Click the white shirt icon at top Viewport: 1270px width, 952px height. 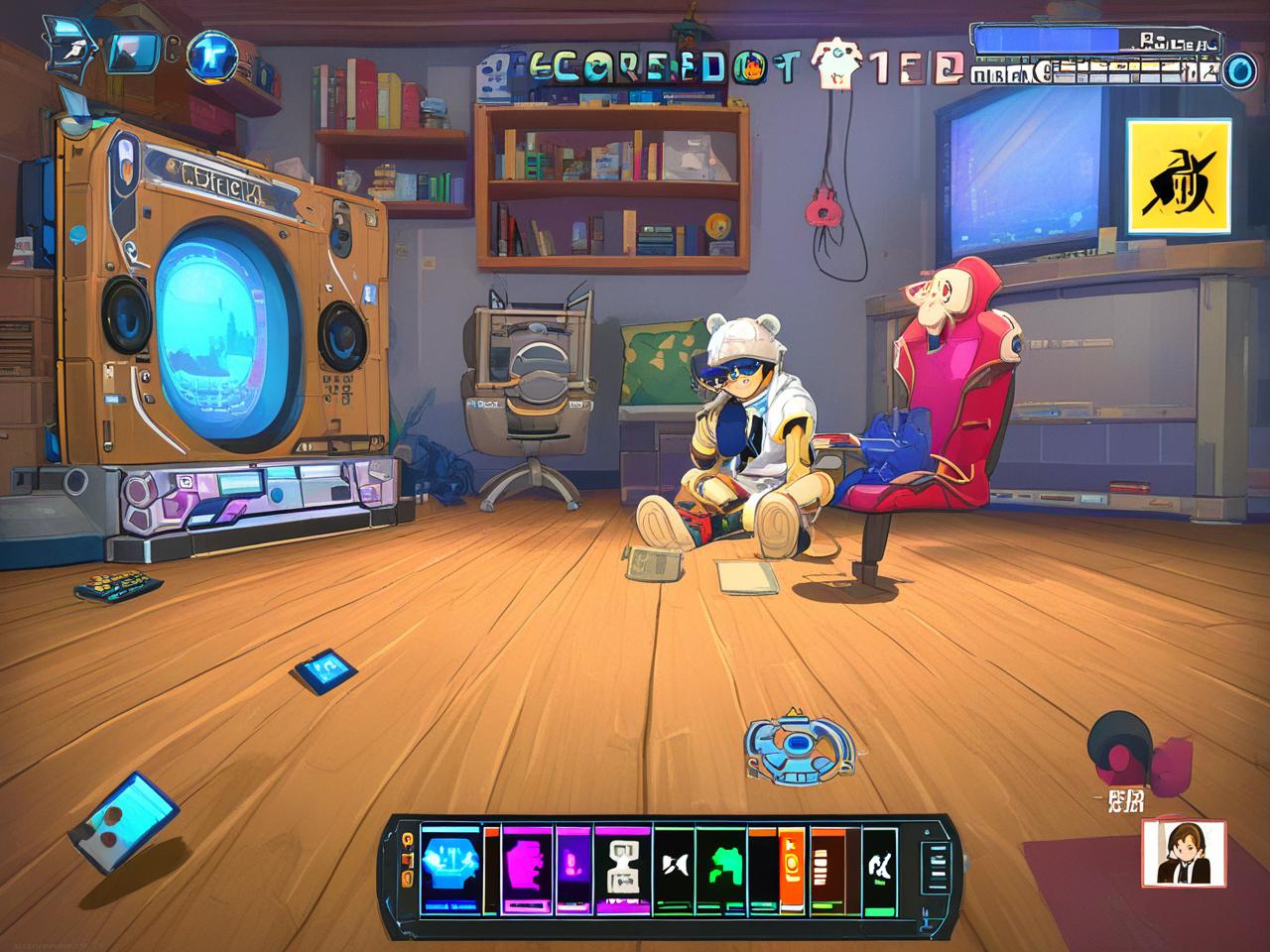(831, 62)
